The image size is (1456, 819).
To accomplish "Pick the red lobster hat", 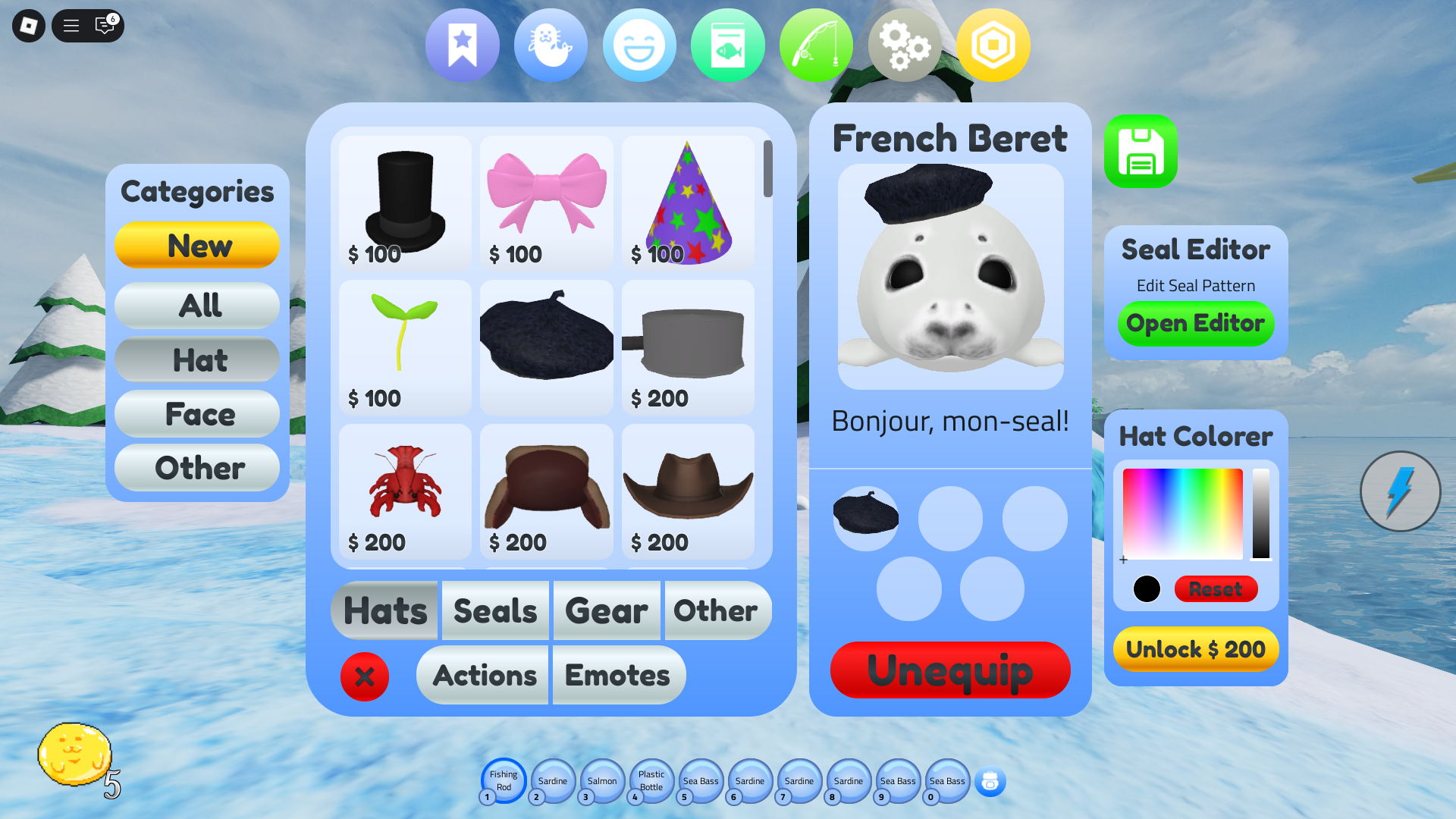I will (x=405, y=491).
